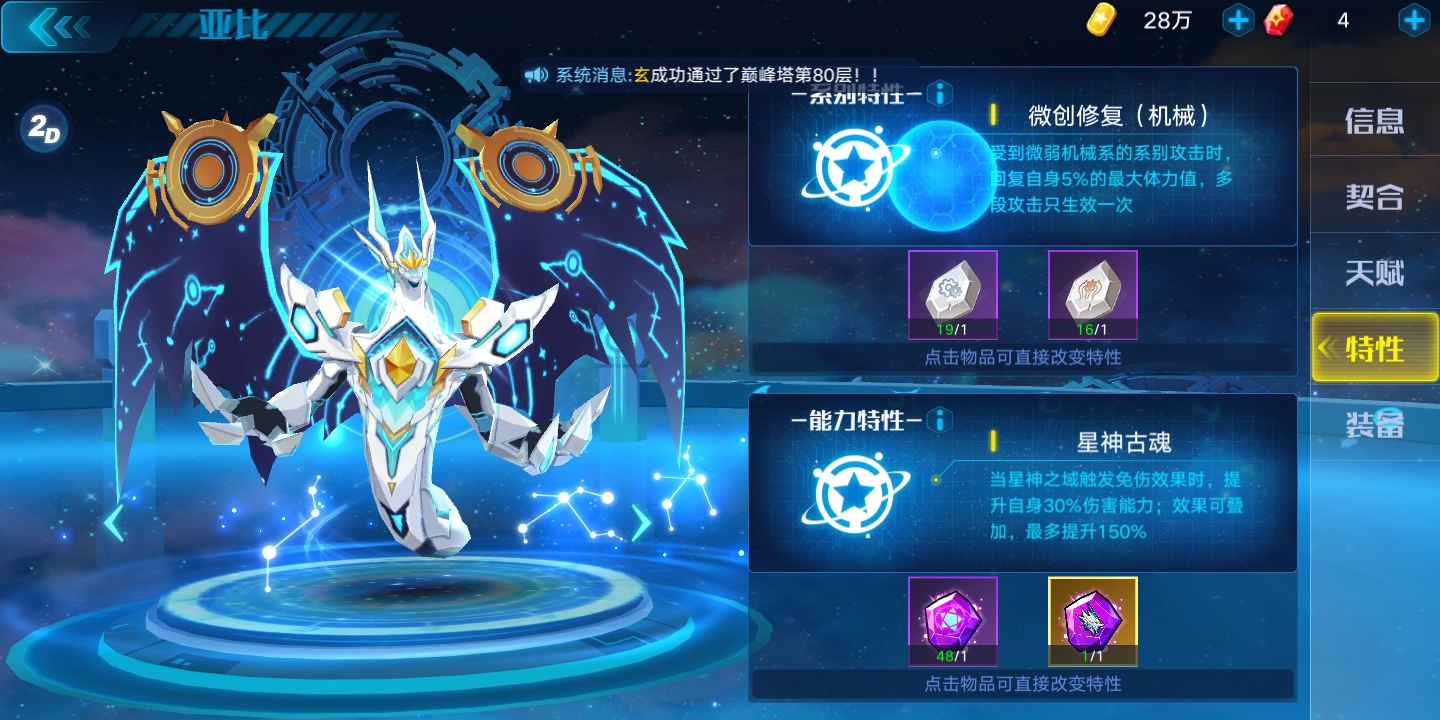Select the golden crystal item showing 1/1

(1092, 618)
